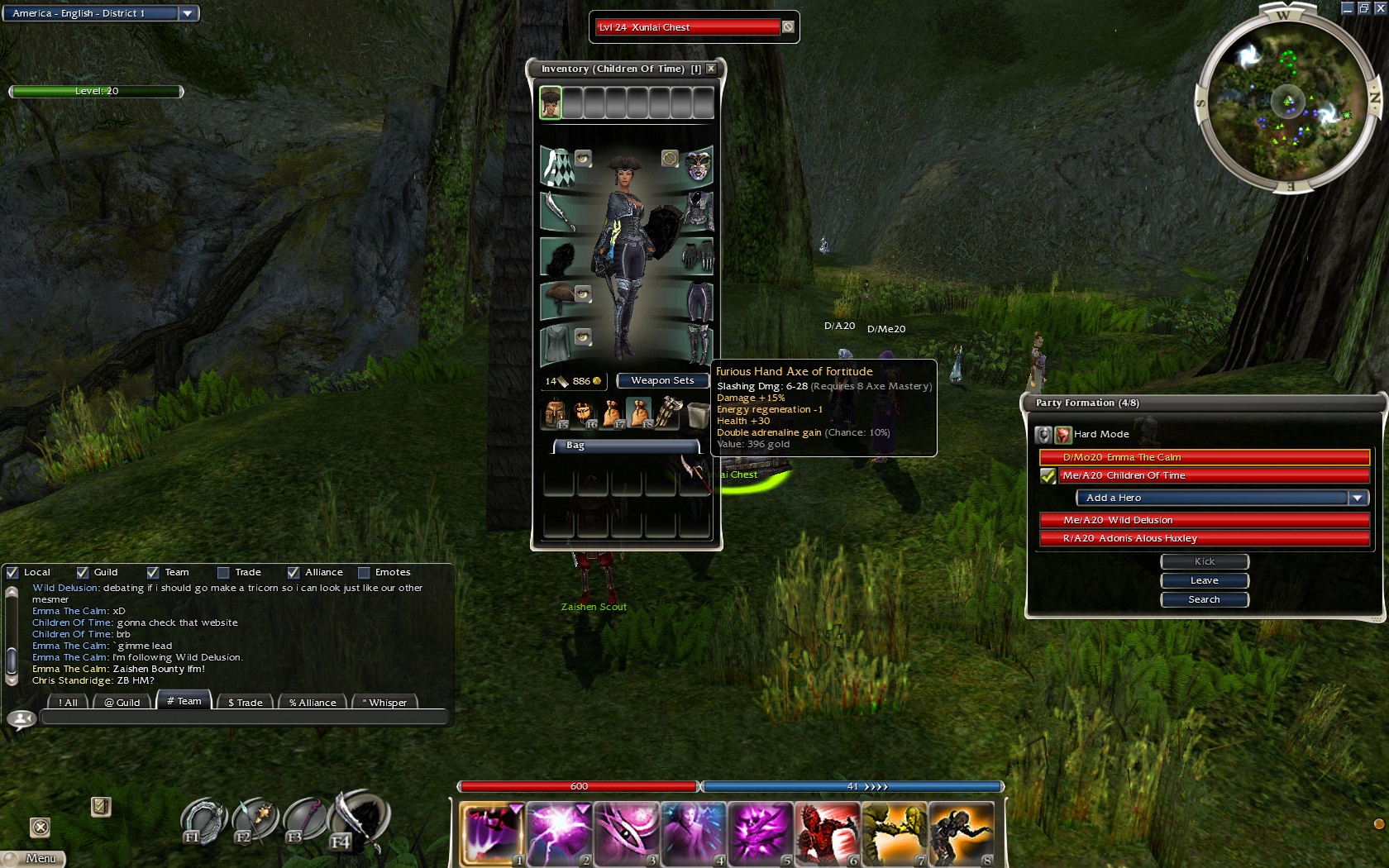This screenshot has width=1389, height=868.
Task: Switch to the Guild chat channel tab
Action: [x=122, y=703]
